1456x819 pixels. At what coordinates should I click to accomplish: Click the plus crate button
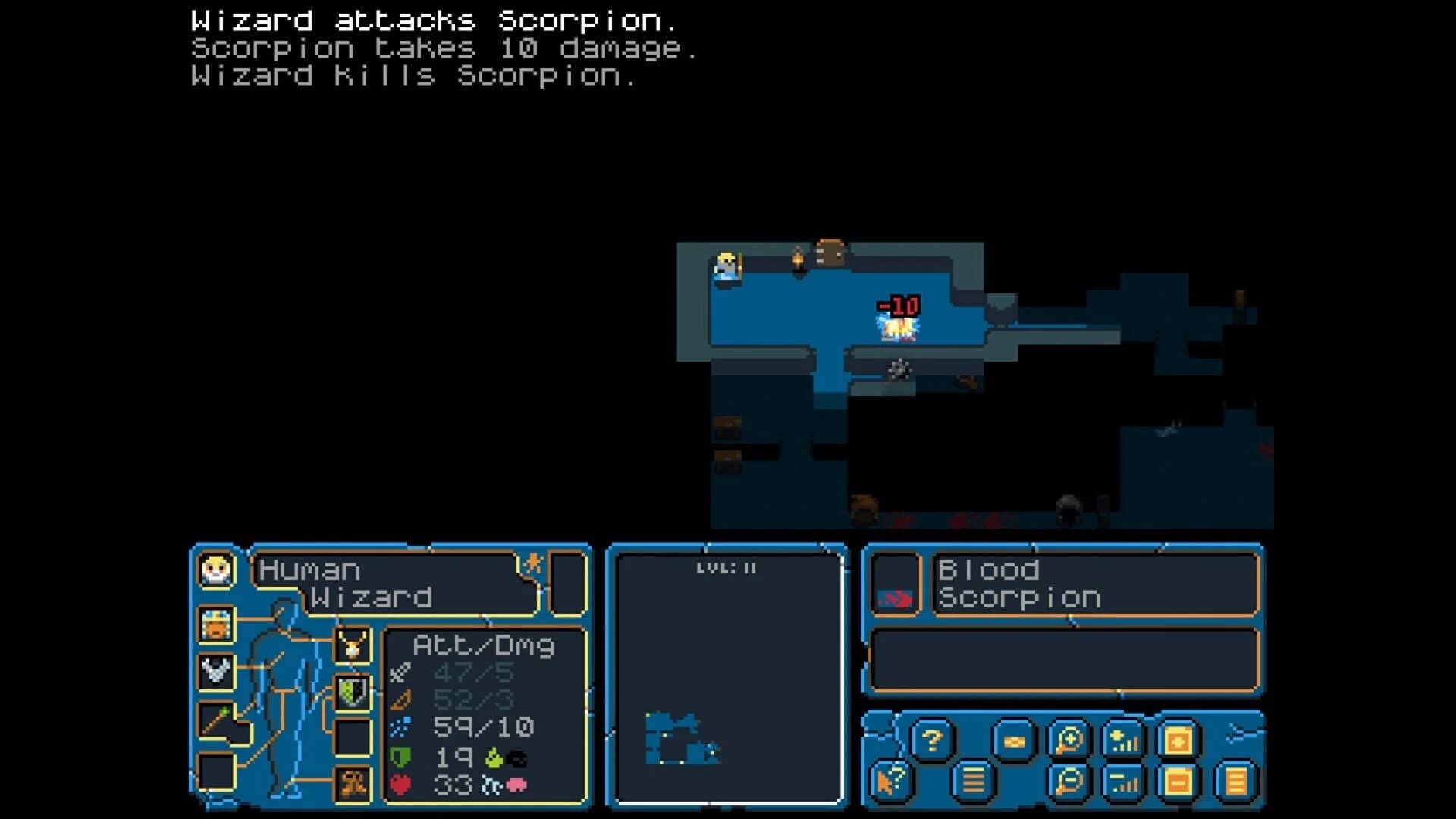click(x=1178, y=741)
